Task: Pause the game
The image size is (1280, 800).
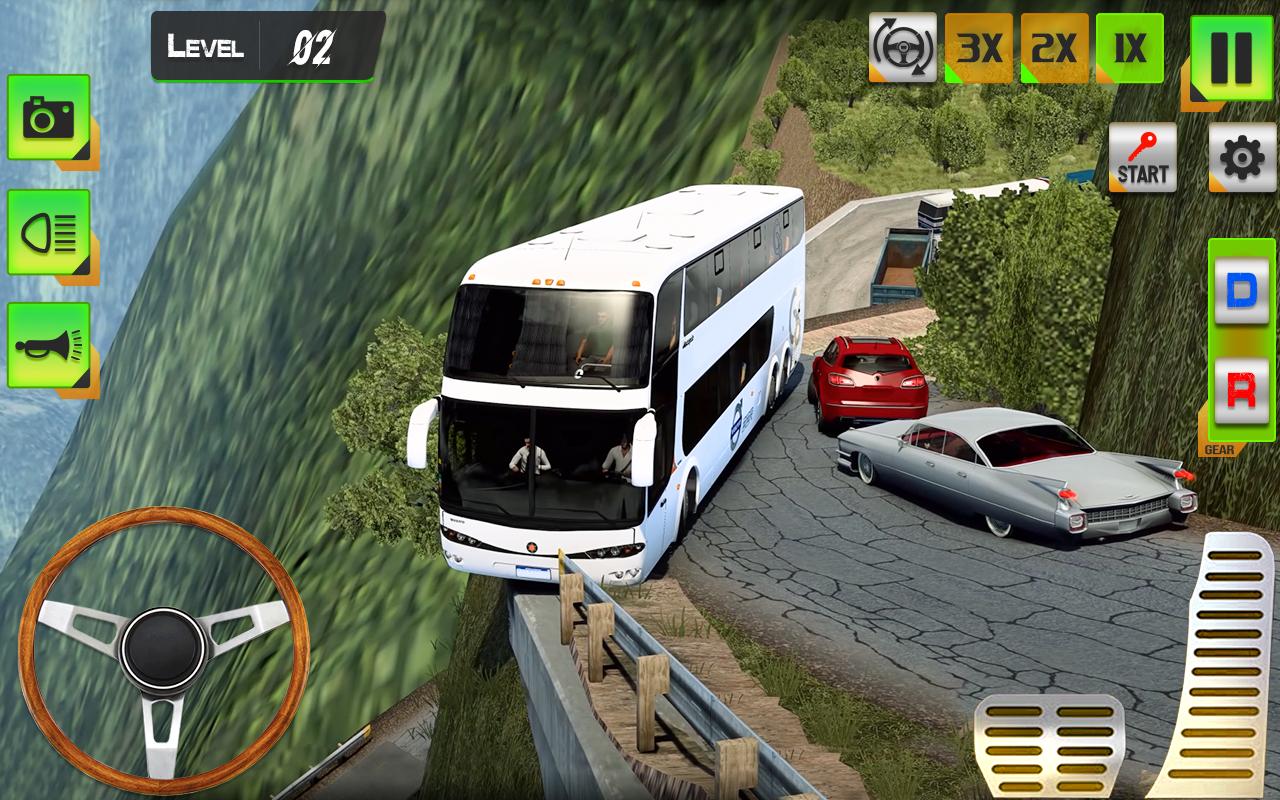Action: pos(1223,57)
